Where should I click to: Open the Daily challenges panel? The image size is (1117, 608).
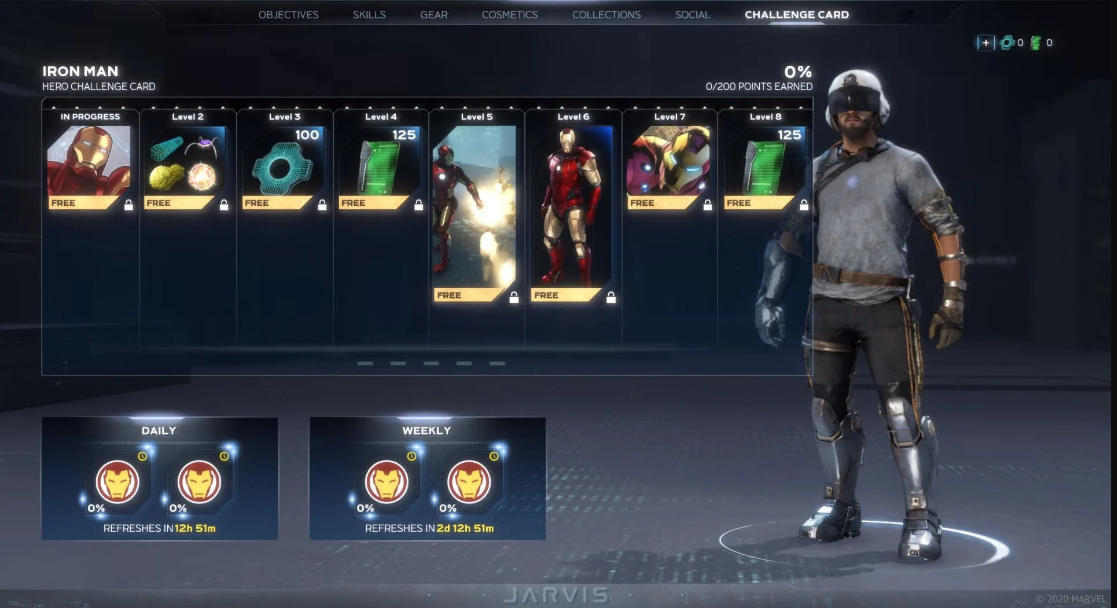(x=159, y=478)
